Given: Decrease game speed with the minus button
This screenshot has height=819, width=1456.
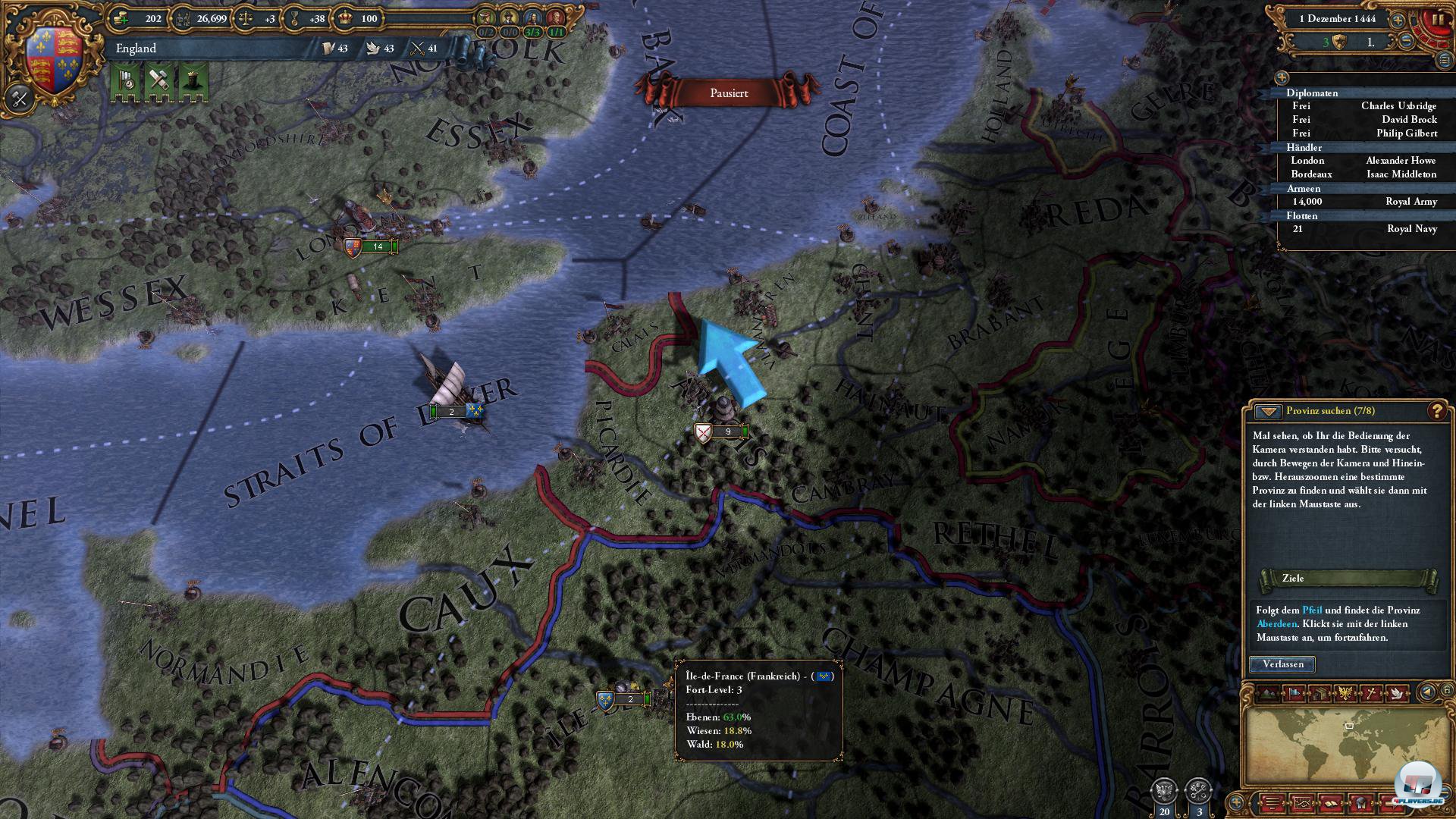Looking at the screenshot, I should point(1406,42).
